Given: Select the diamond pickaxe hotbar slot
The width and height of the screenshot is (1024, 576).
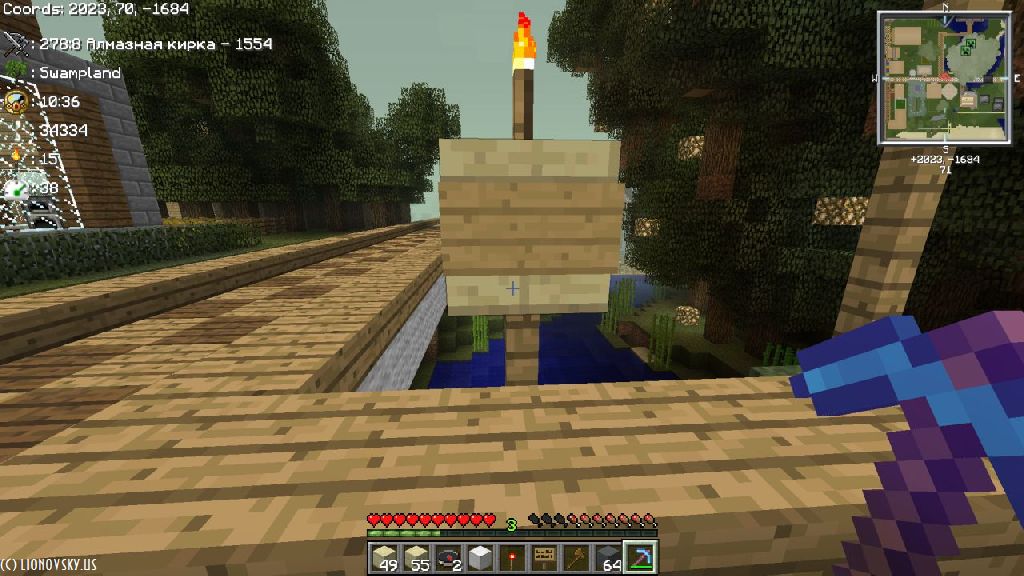Looking at the screenshot, I should (638, 557).
